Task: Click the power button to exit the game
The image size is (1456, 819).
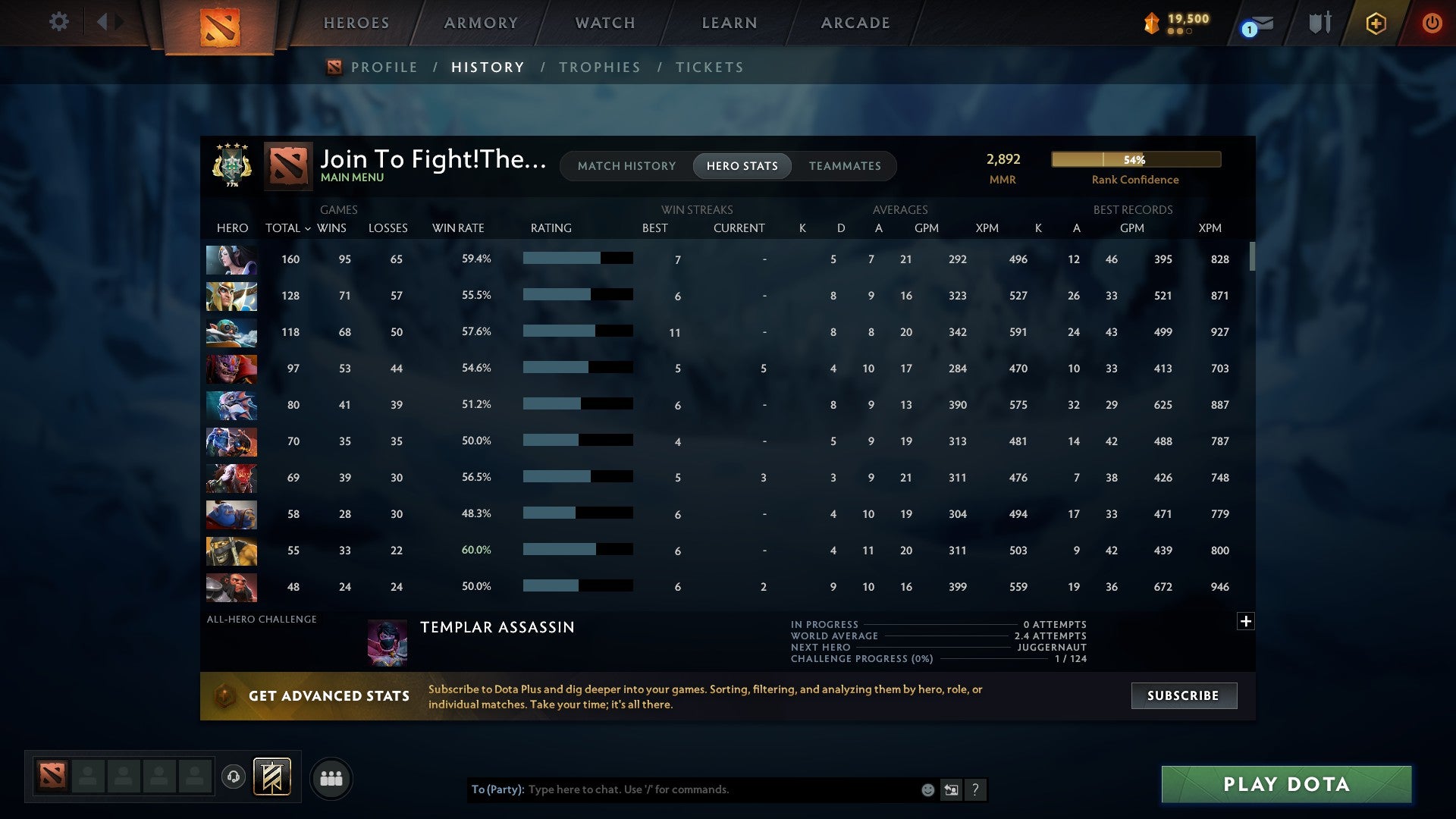Action: click(1432, 23)
